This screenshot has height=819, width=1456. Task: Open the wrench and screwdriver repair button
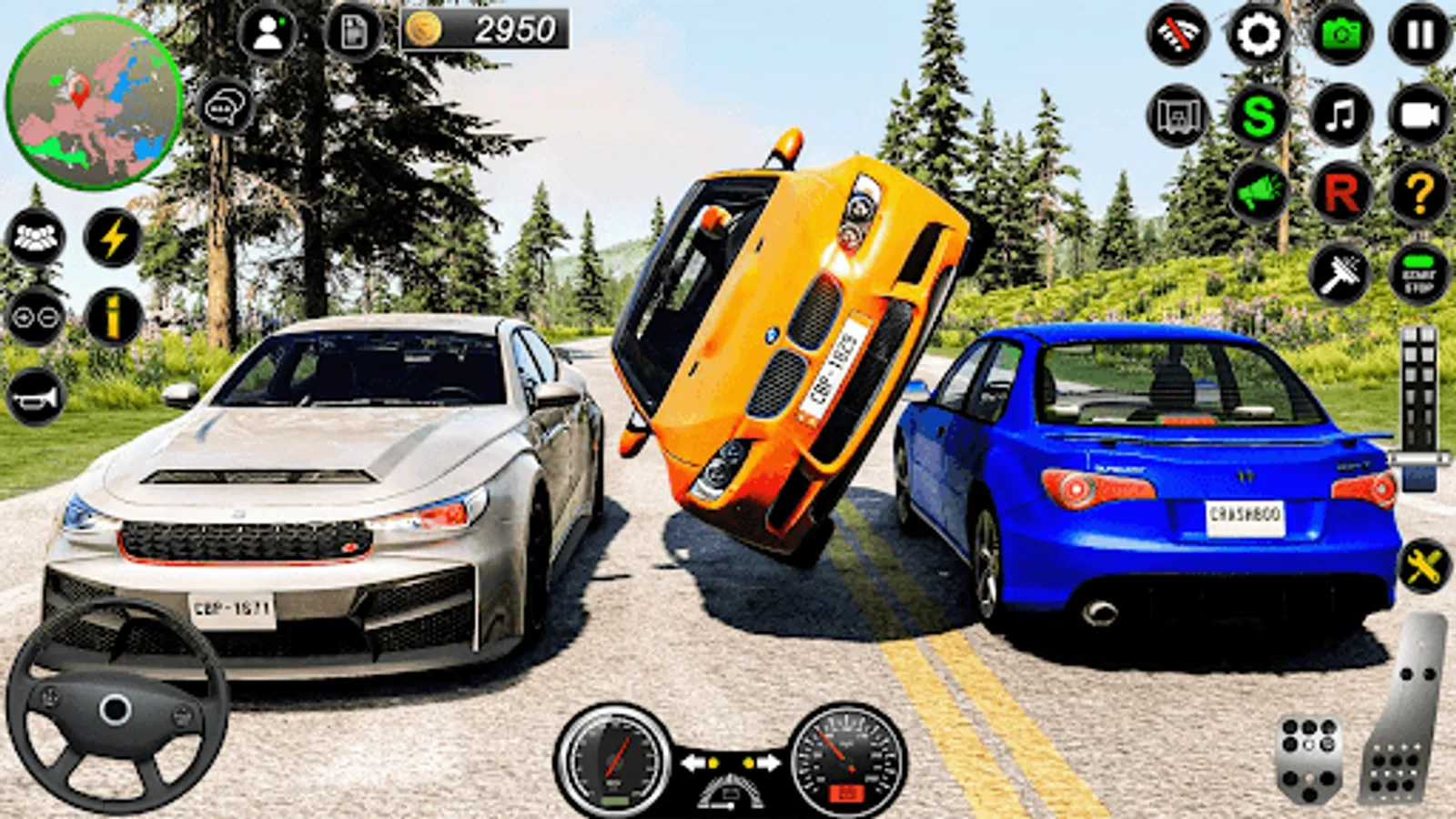point(1423,568)
